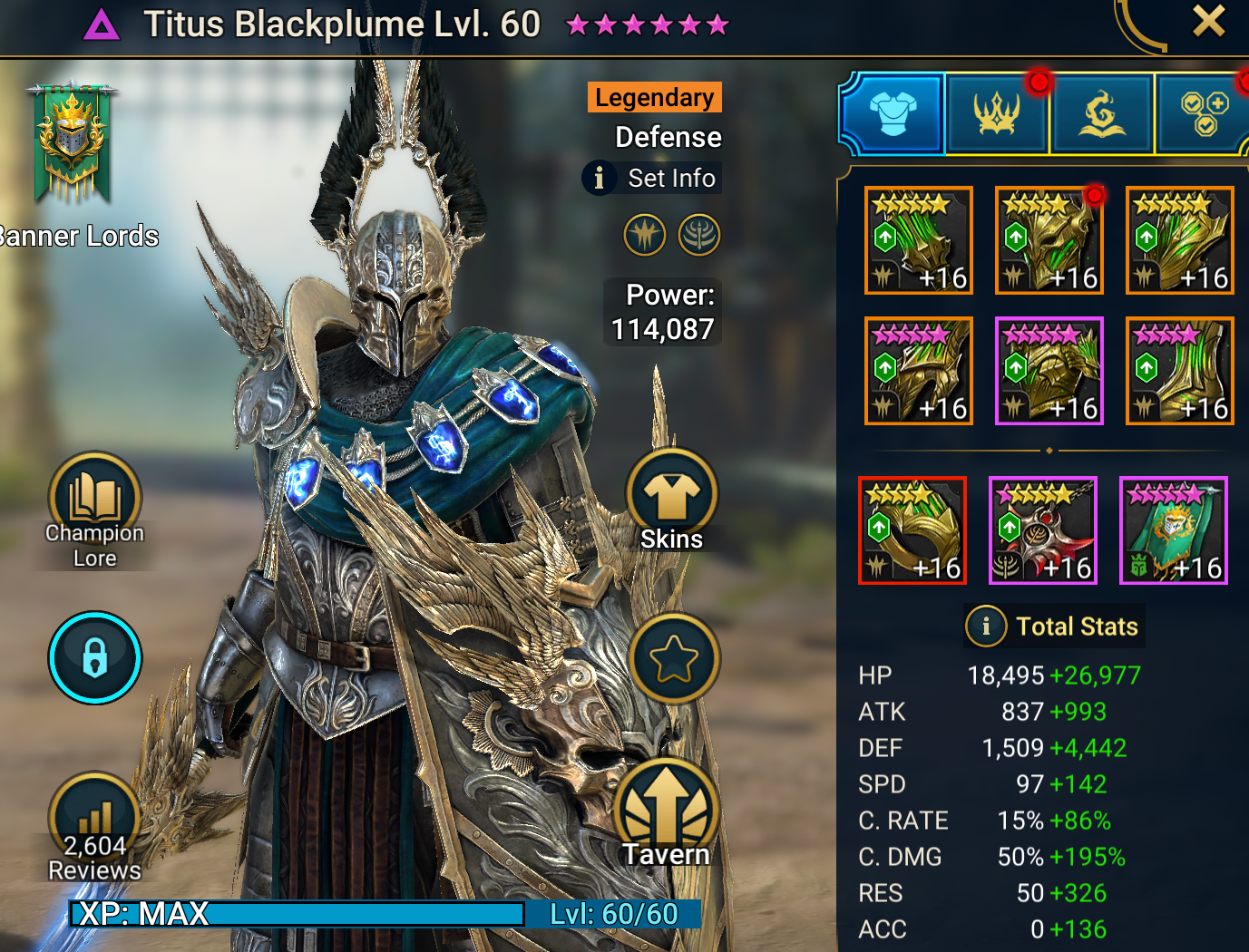This screenshot has height=952, width=1249.
Task: Select the equipped green banner accessory
Action: pos(1174,530)
